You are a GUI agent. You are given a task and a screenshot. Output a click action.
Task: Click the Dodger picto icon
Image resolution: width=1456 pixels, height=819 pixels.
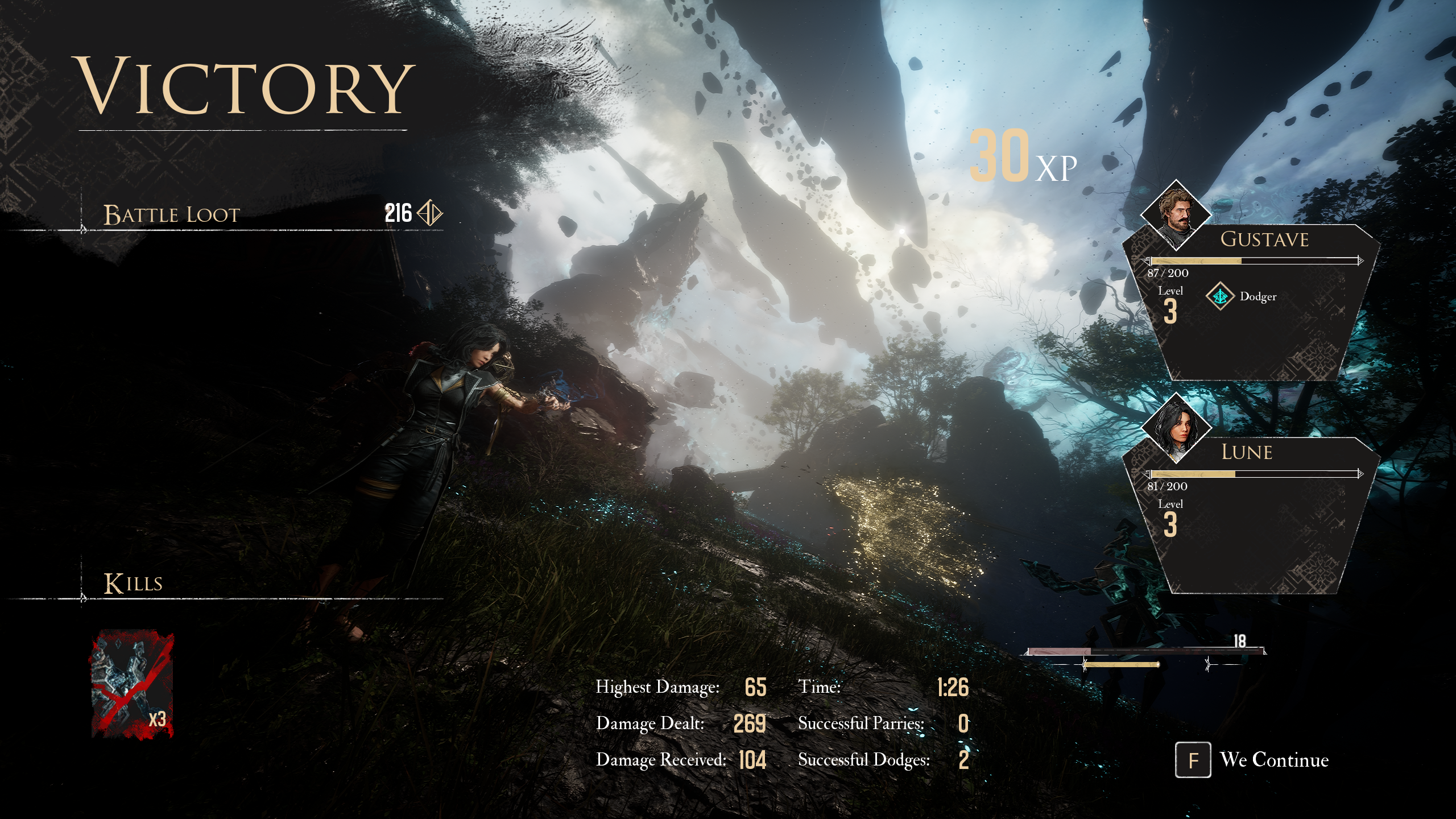tap(1219, 296)
